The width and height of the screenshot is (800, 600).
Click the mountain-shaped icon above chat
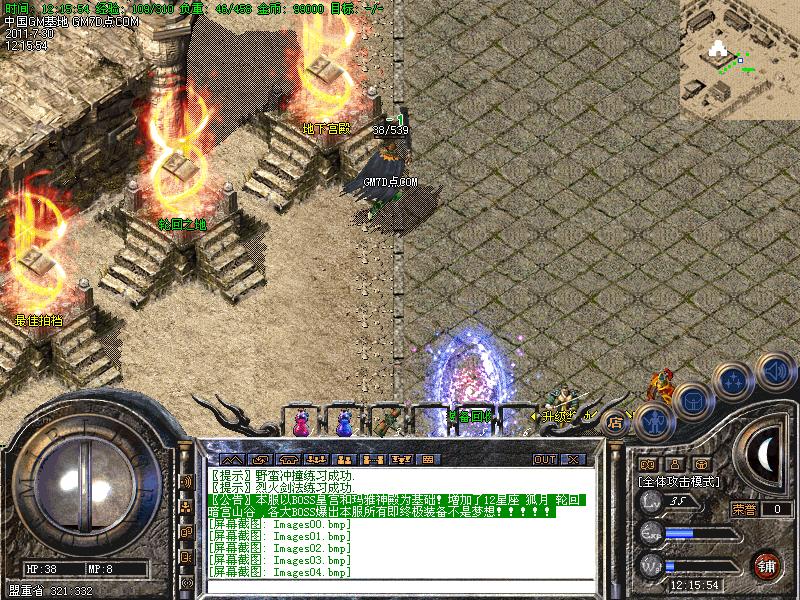[x=232, y=460]
